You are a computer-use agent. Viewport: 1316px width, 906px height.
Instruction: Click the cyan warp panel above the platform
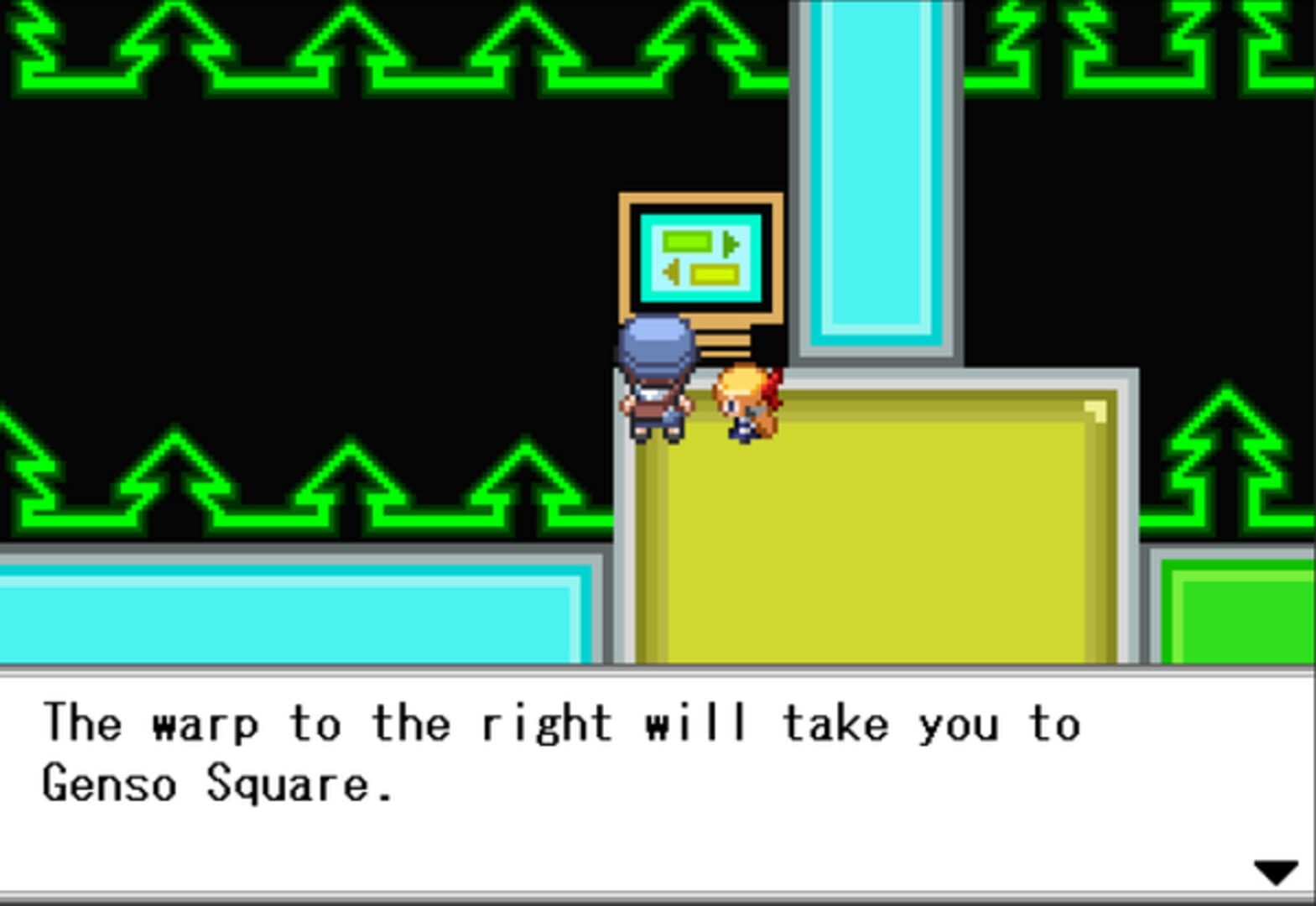[x=877, y=168]
